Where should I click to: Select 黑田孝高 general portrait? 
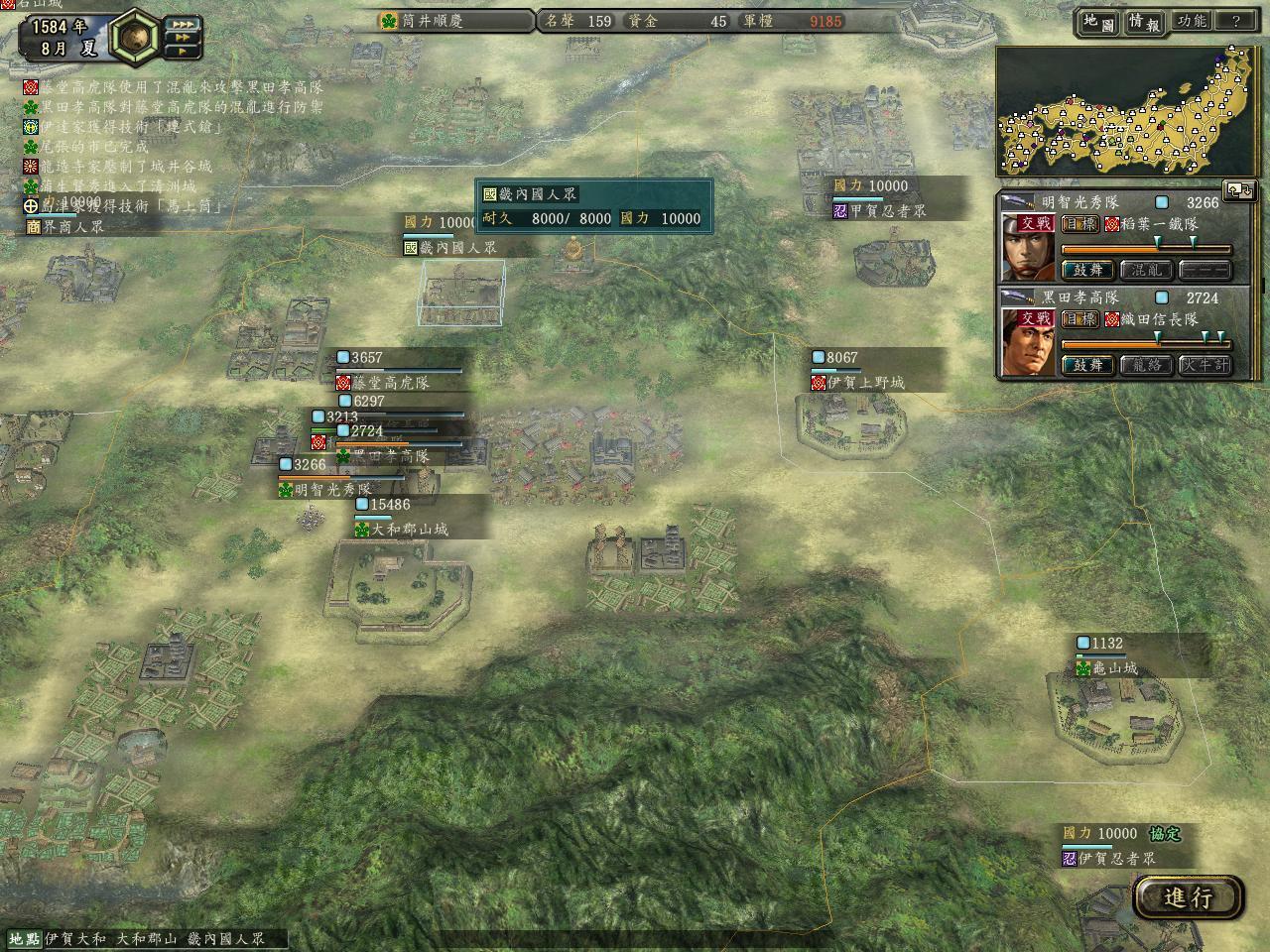1027,343
